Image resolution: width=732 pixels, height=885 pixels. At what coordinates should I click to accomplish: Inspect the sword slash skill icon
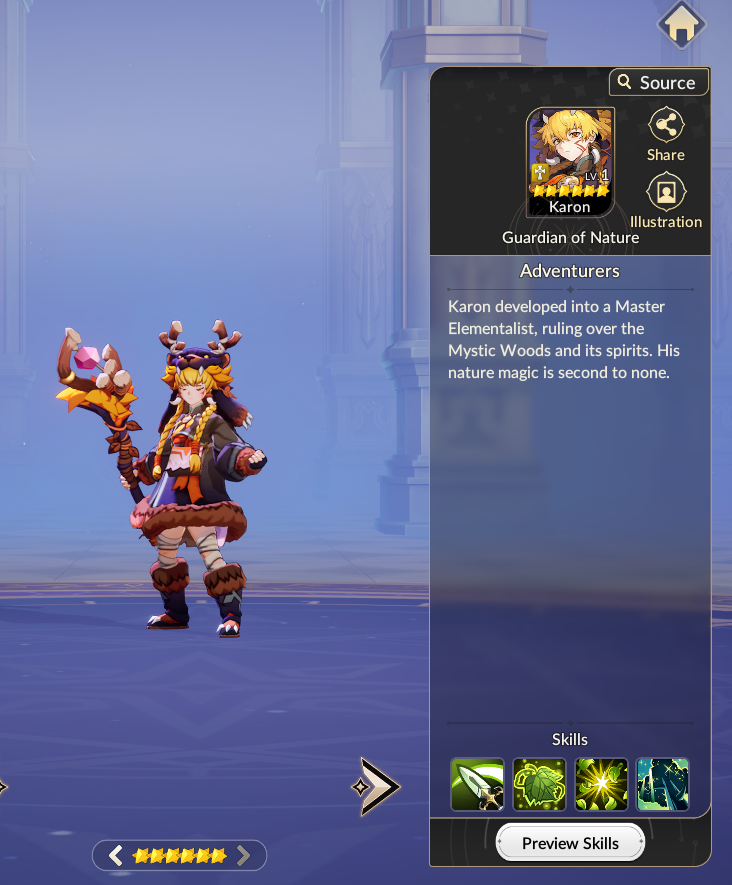478,784
